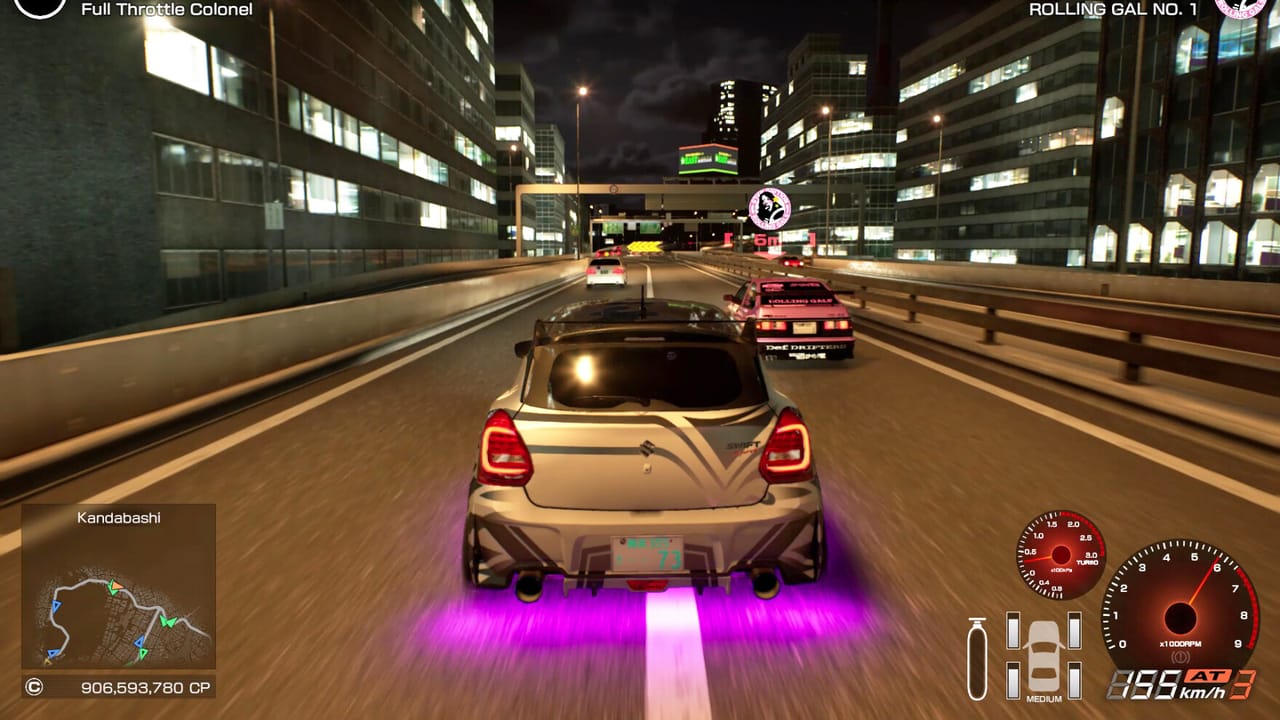The image size is (1280, 720).
Task: Select the front-left tire condition indicator
Action: click(x=1013, y=631)
